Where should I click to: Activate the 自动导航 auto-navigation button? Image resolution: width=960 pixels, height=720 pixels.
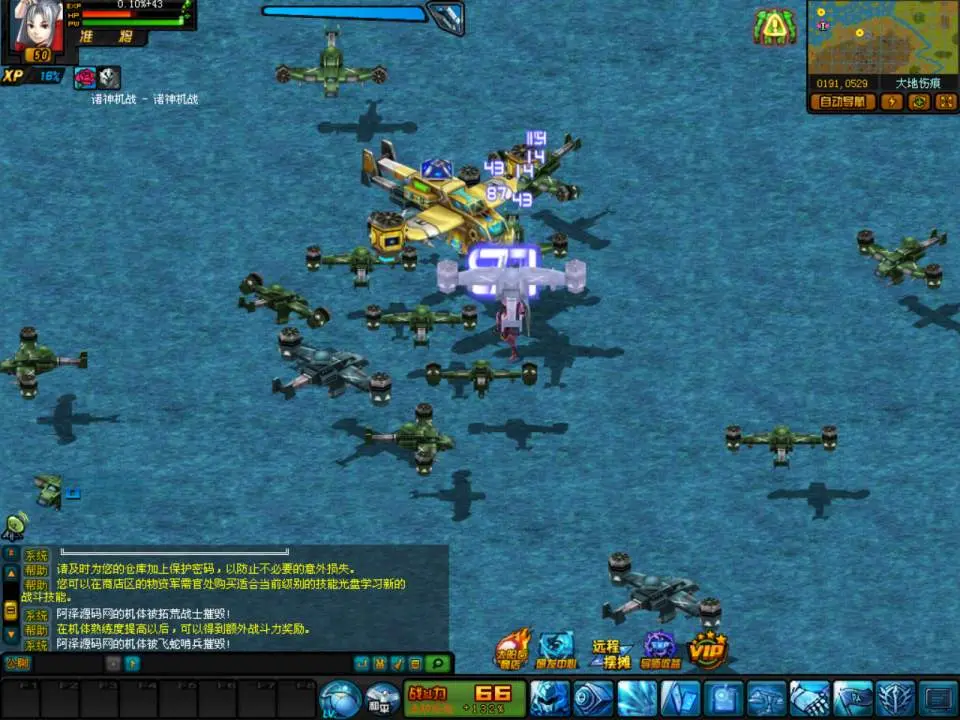click(x=845, y=102)
